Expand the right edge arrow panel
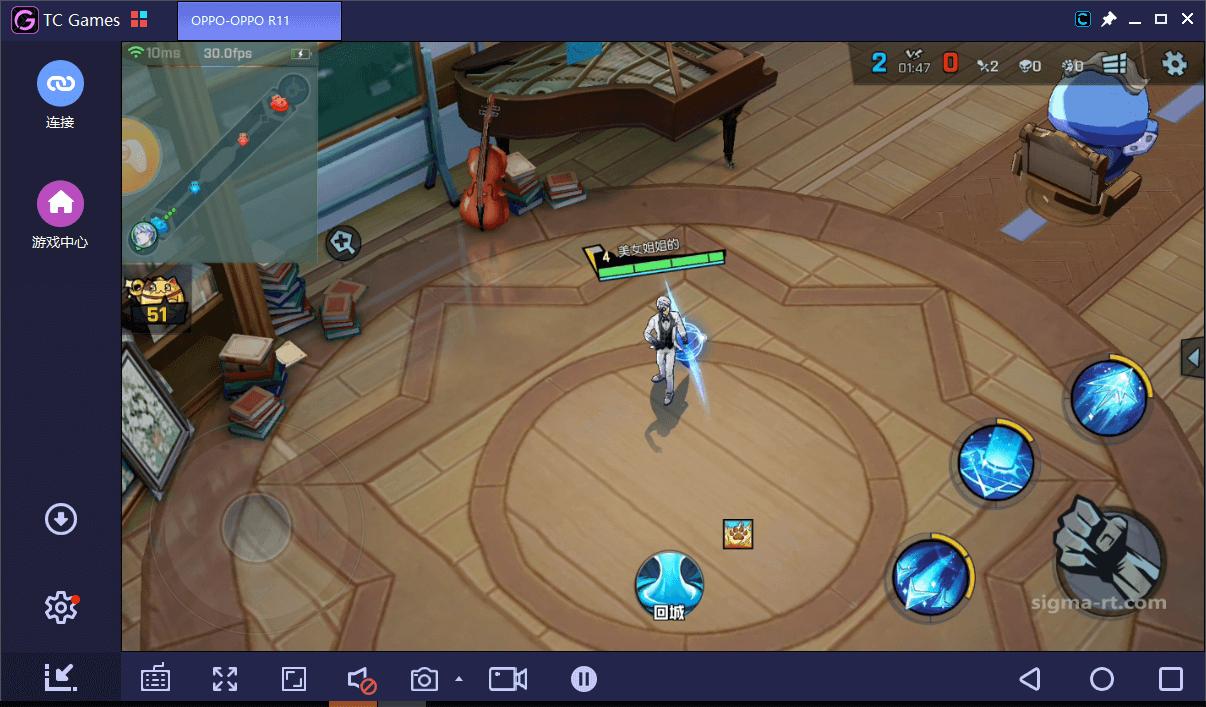 coord(1192,357)
